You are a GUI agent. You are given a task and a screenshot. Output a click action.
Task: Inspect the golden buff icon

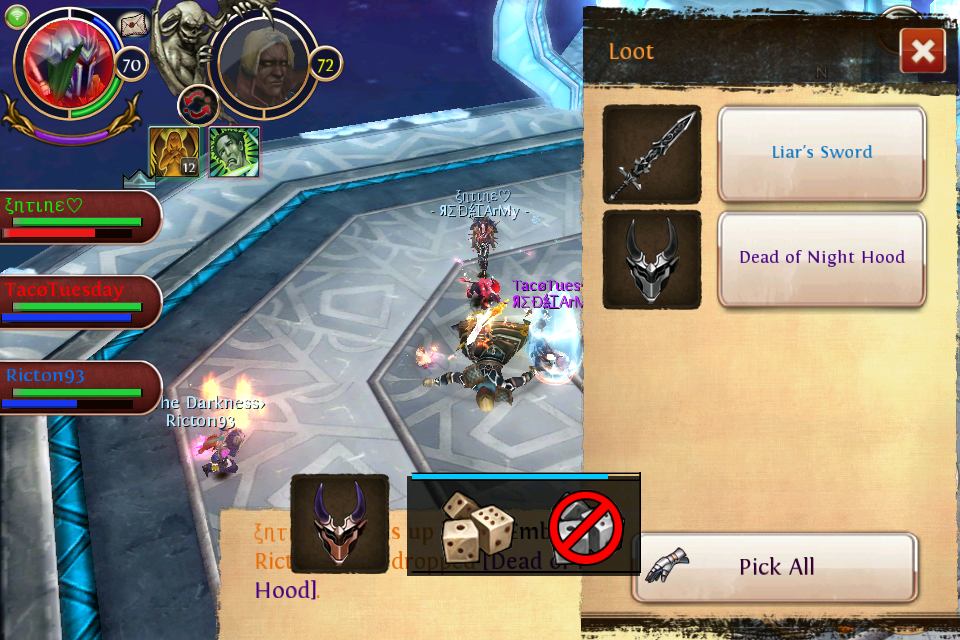point(173,151)
